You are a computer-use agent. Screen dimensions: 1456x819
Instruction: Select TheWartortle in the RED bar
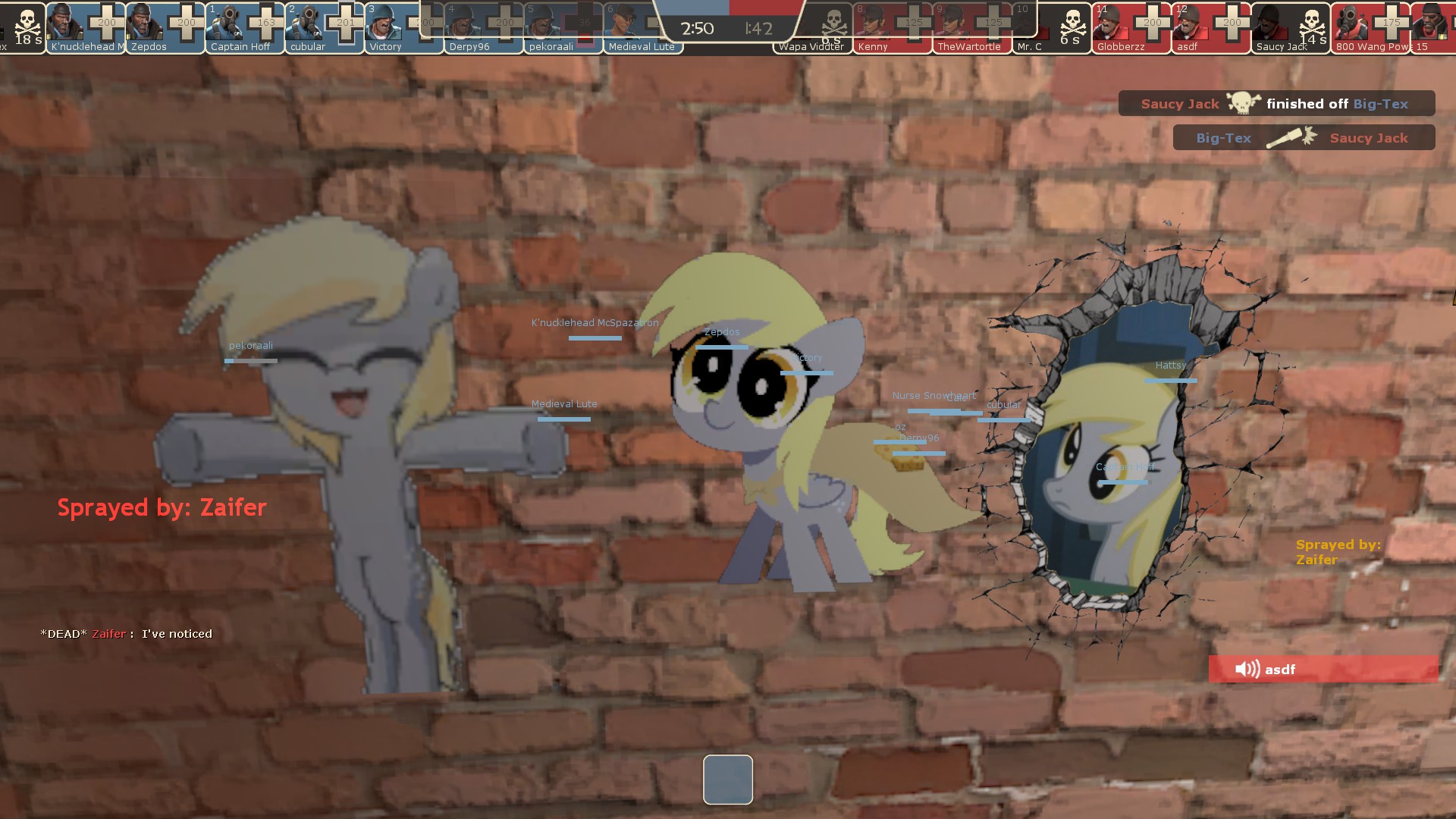[x=972, y=27]
